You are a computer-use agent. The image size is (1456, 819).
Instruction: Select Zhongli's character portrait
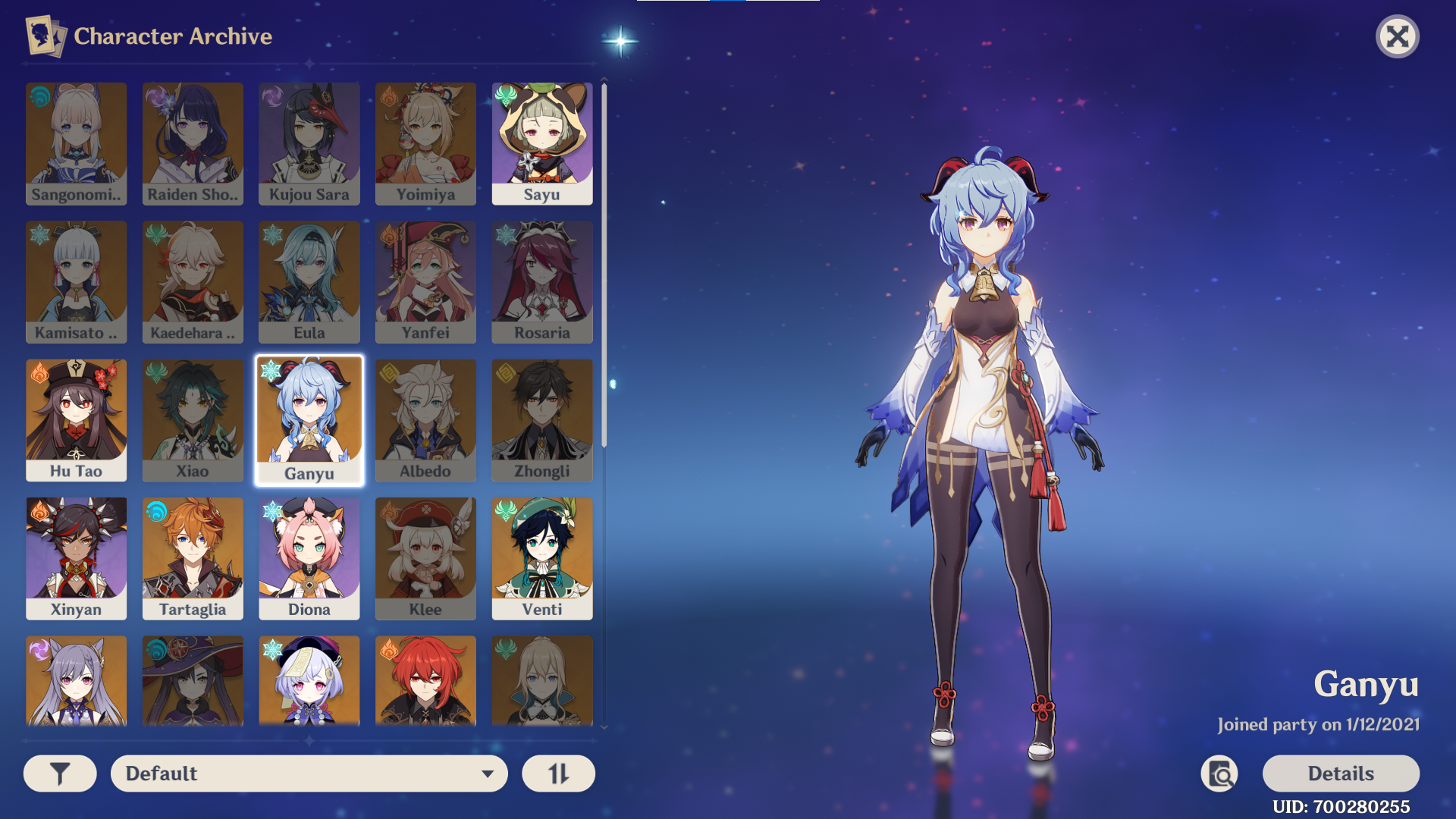pos(541,419)
